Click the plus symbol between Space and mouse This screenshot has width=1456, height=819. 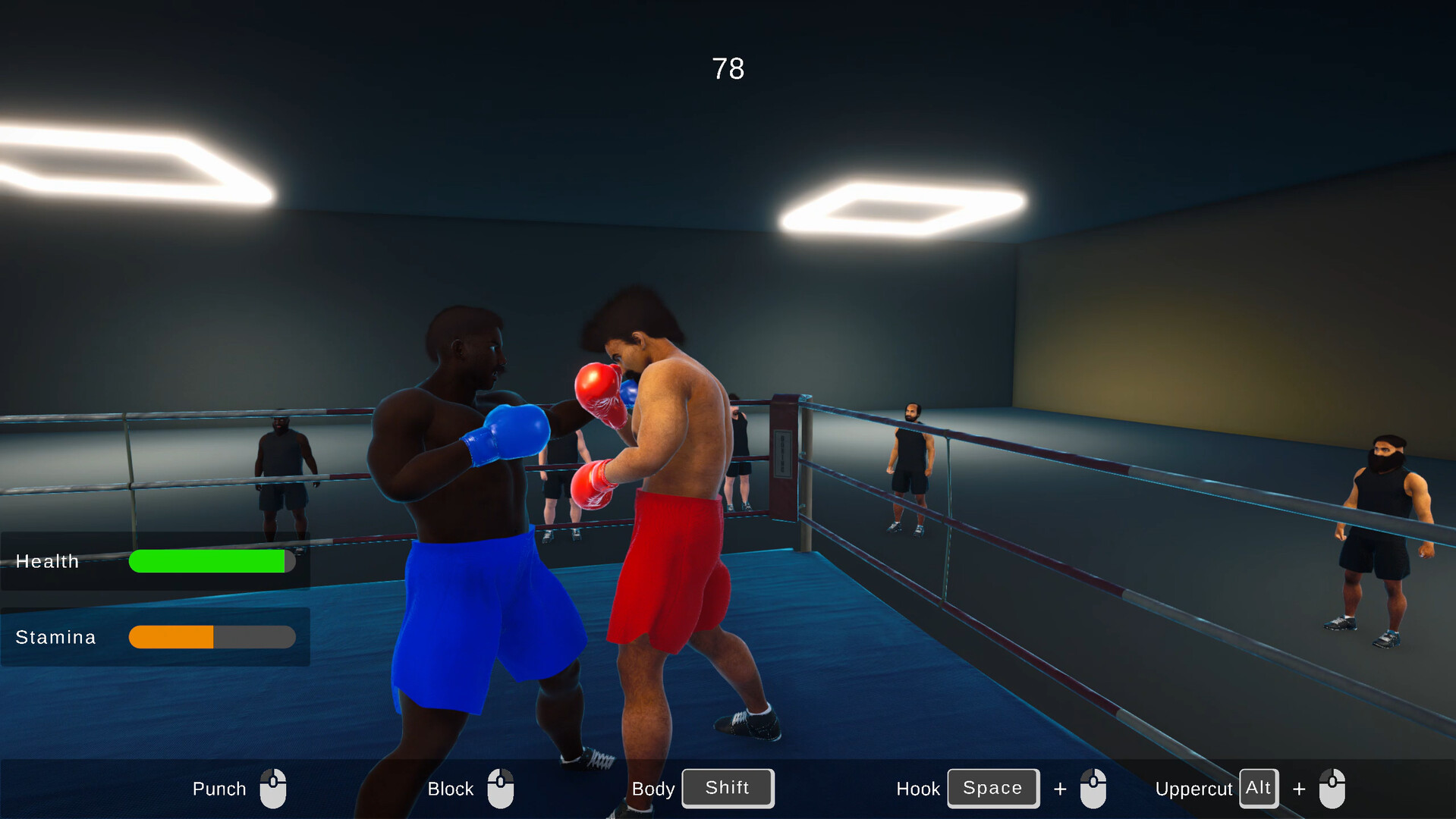click(x=1059, y=788)
